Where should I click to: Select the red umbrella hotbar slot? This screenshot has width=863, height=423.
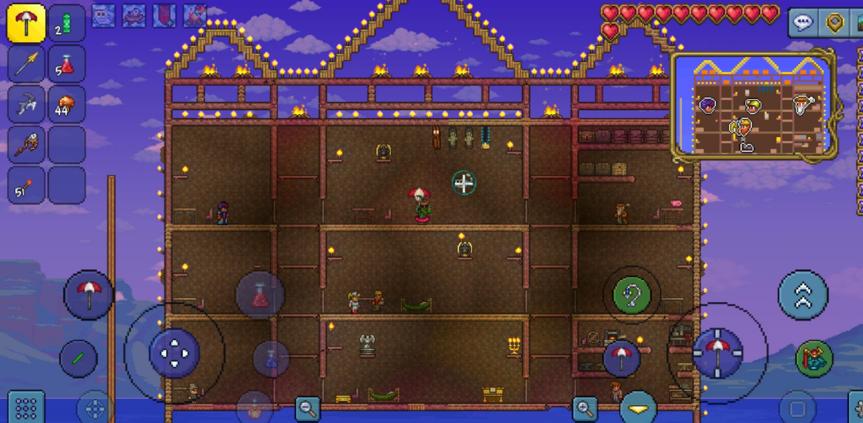25,23
